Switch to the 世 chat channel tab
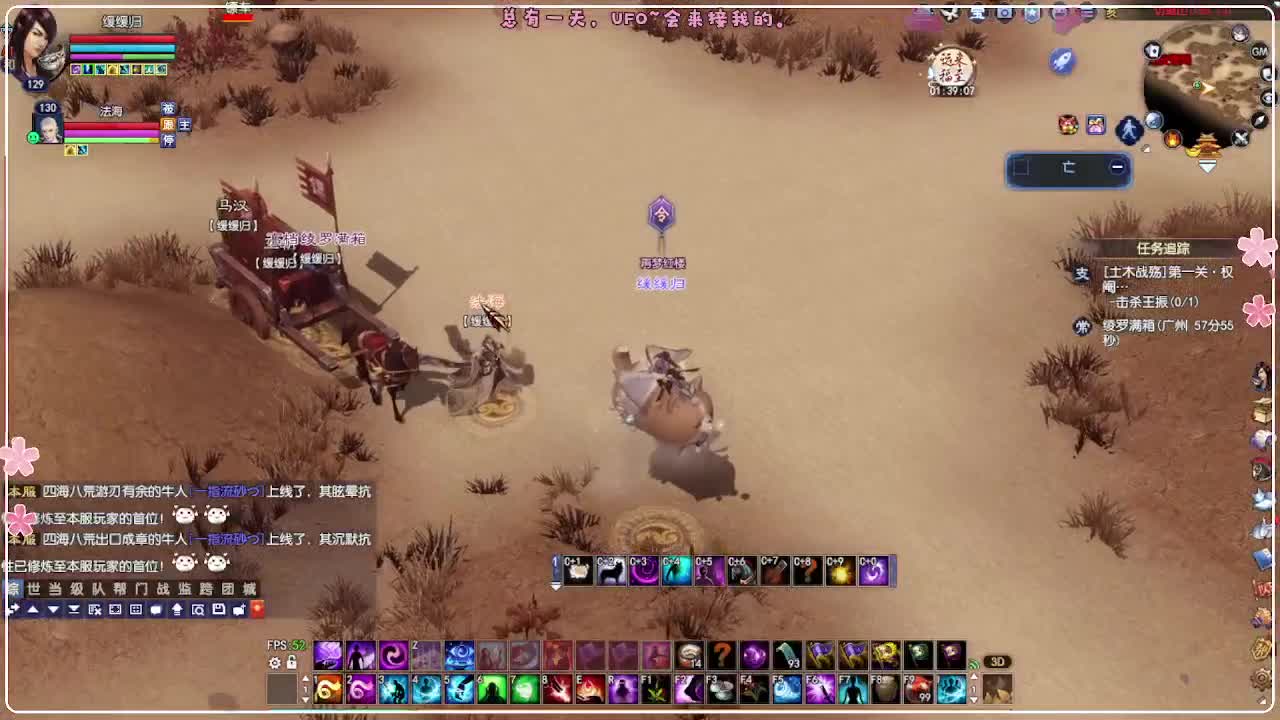 pos(35,589)
